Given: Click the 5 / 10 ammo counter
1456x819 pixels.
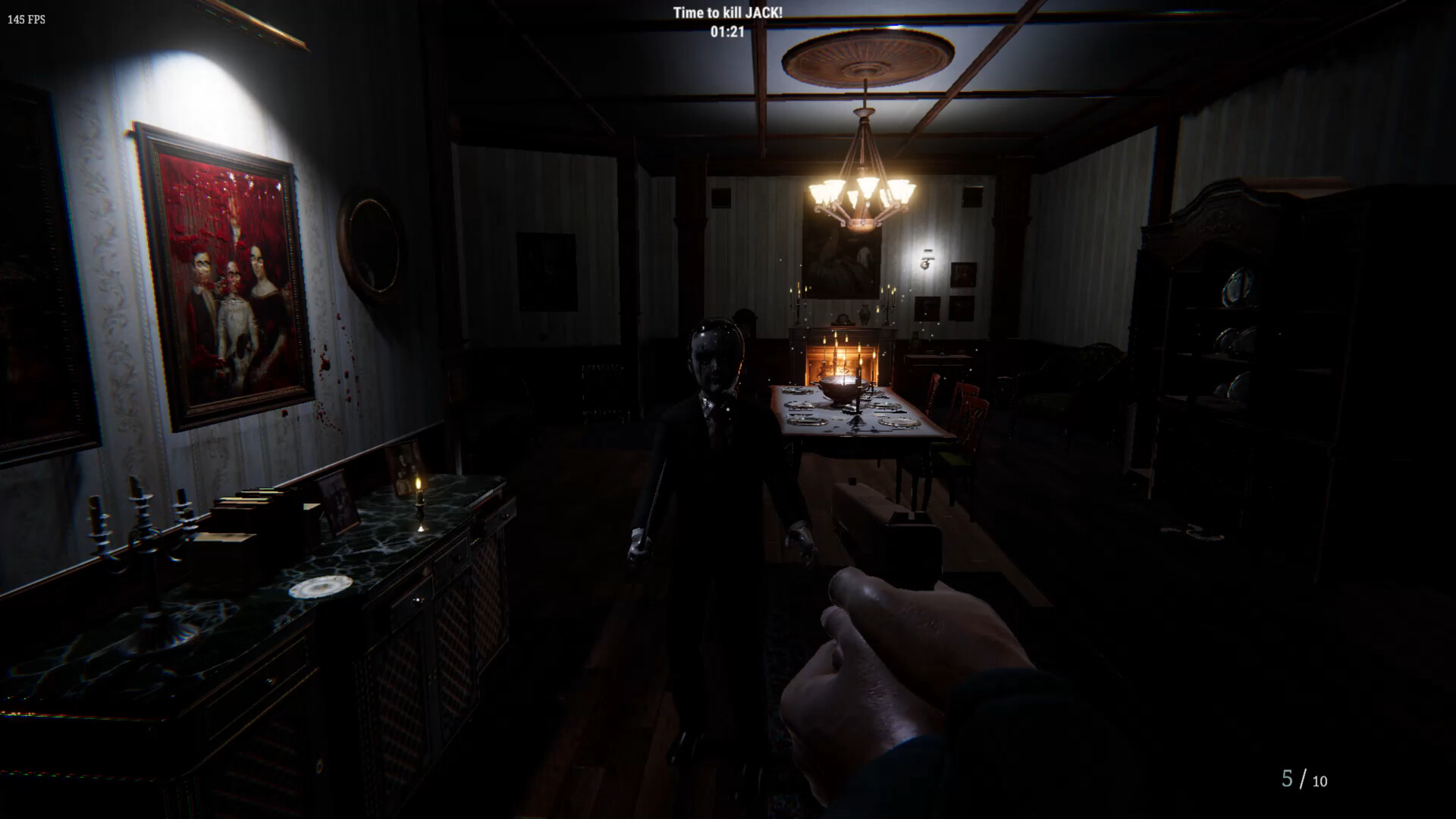Looking at the screenshot, I should pyautogui.click(x=1302, y=777).
